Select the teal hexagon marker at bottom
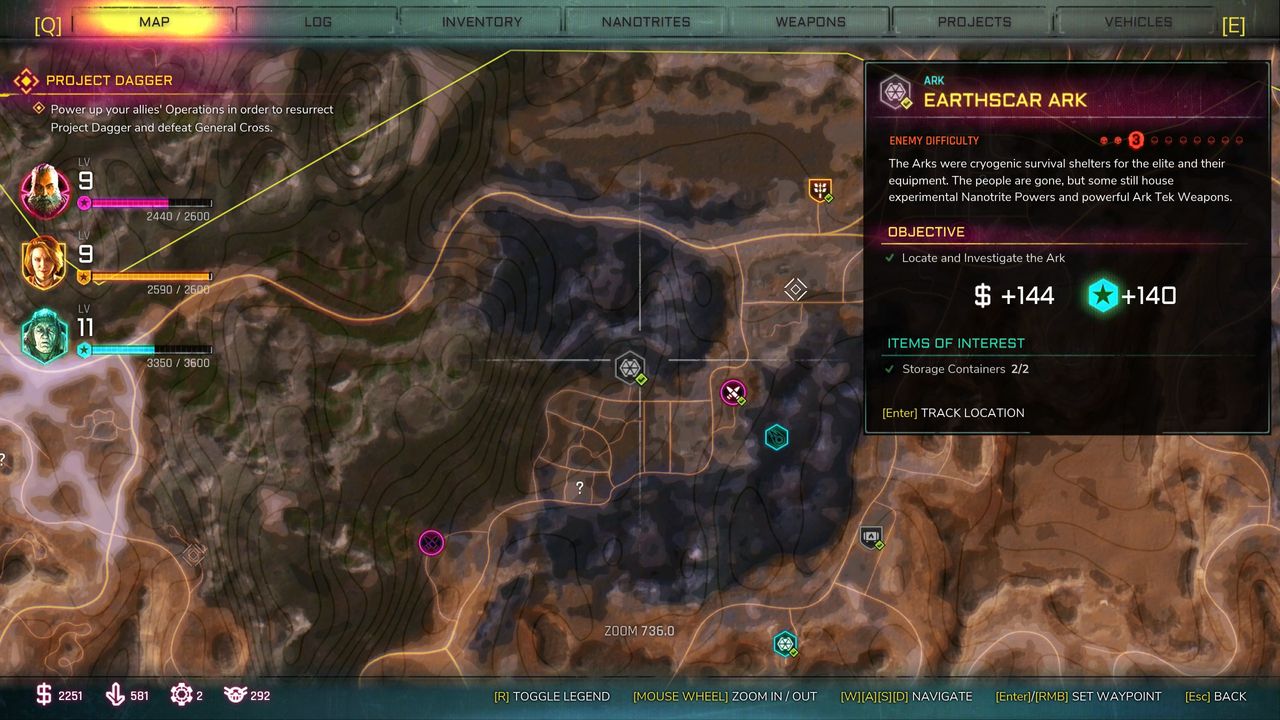 coord(785,643)
